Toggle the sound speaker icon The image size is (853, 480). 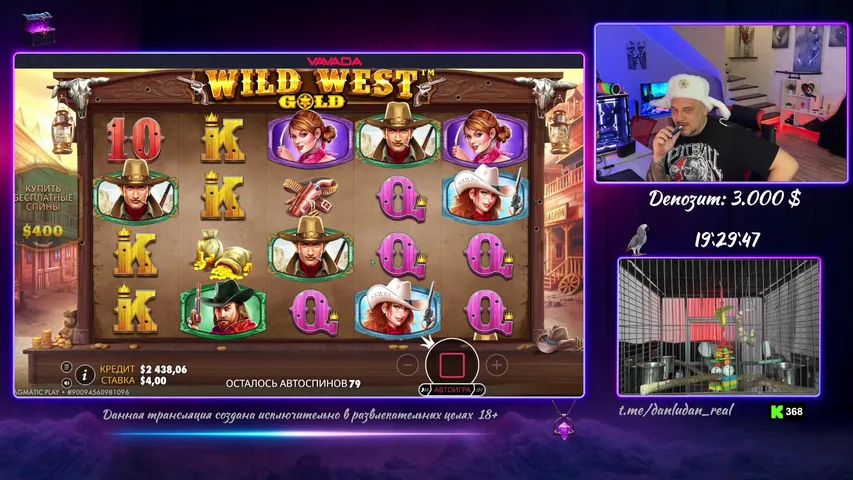pyautogui.click(x=66, y=382)
